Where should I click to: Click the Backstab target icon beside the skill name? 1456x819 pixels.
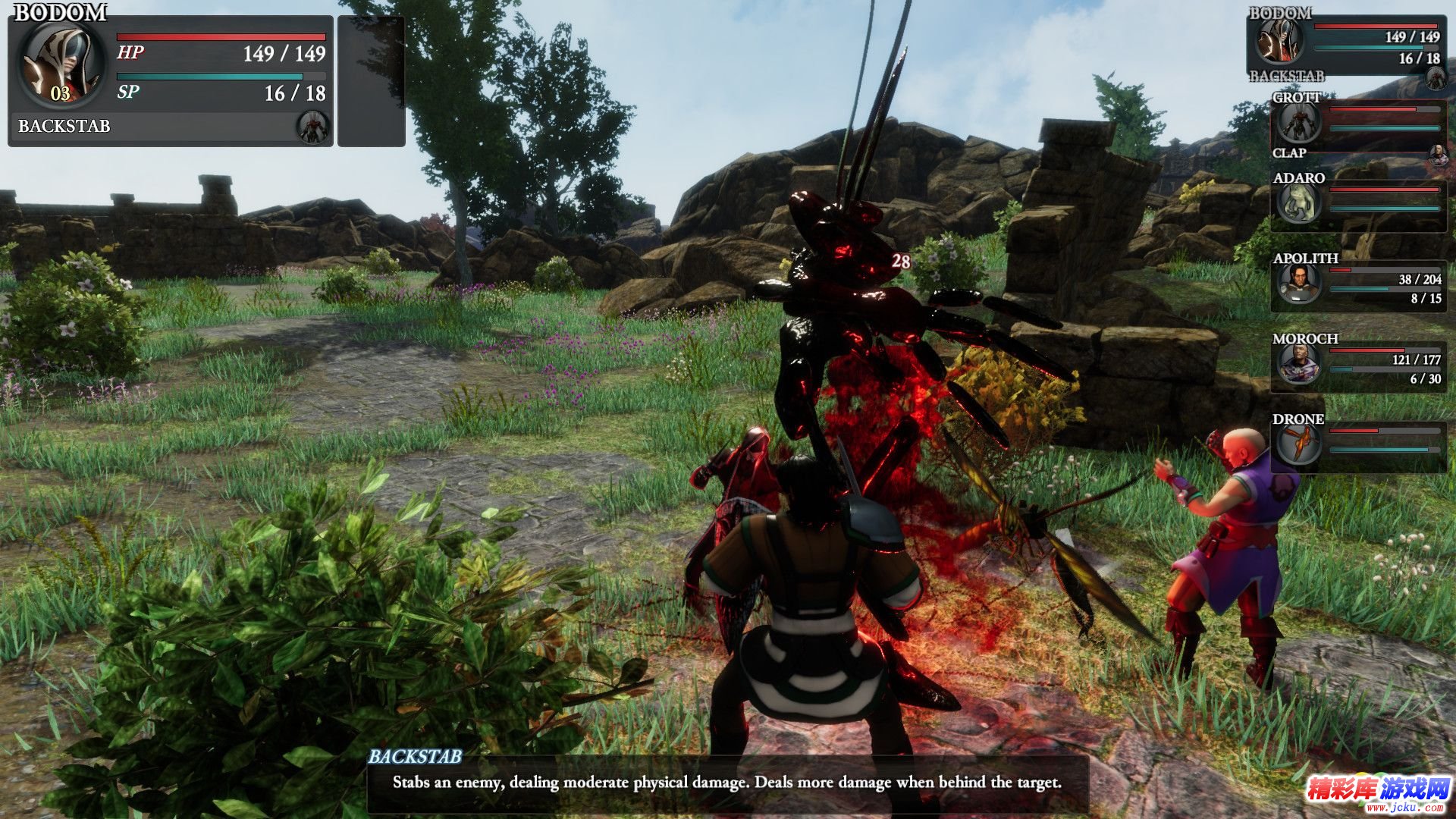(312, 127)
